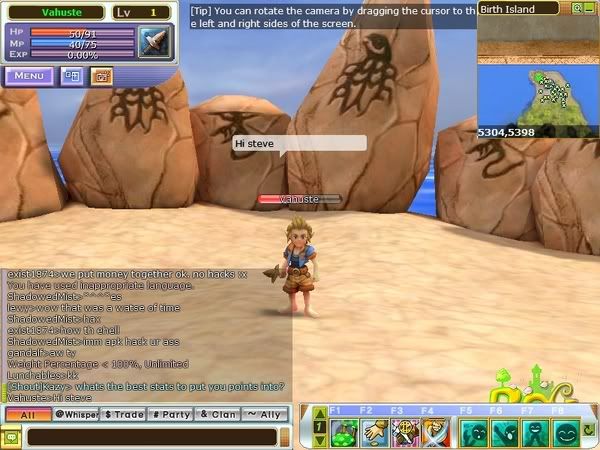Select the Whisper chat tab
Screen dimensions: 600x450
pos(75,414)
